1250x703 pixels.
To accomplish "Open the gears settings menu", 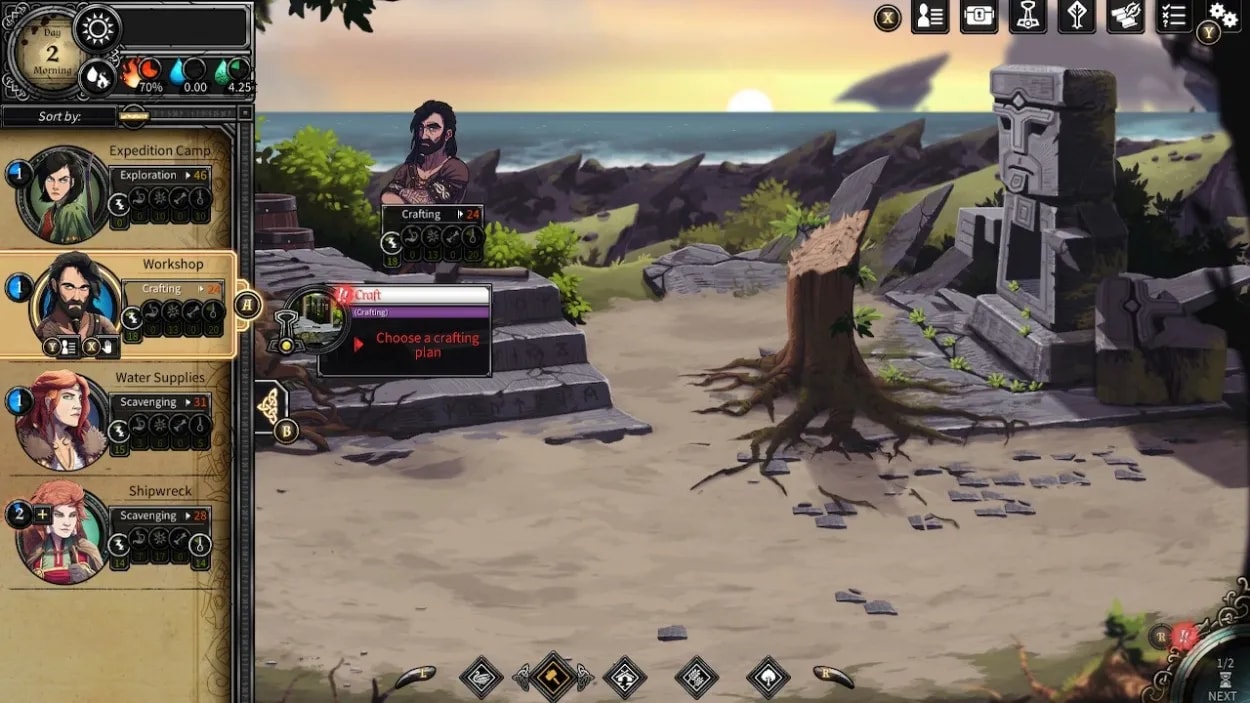I will pyautogui.click(x=1223, y=14).
